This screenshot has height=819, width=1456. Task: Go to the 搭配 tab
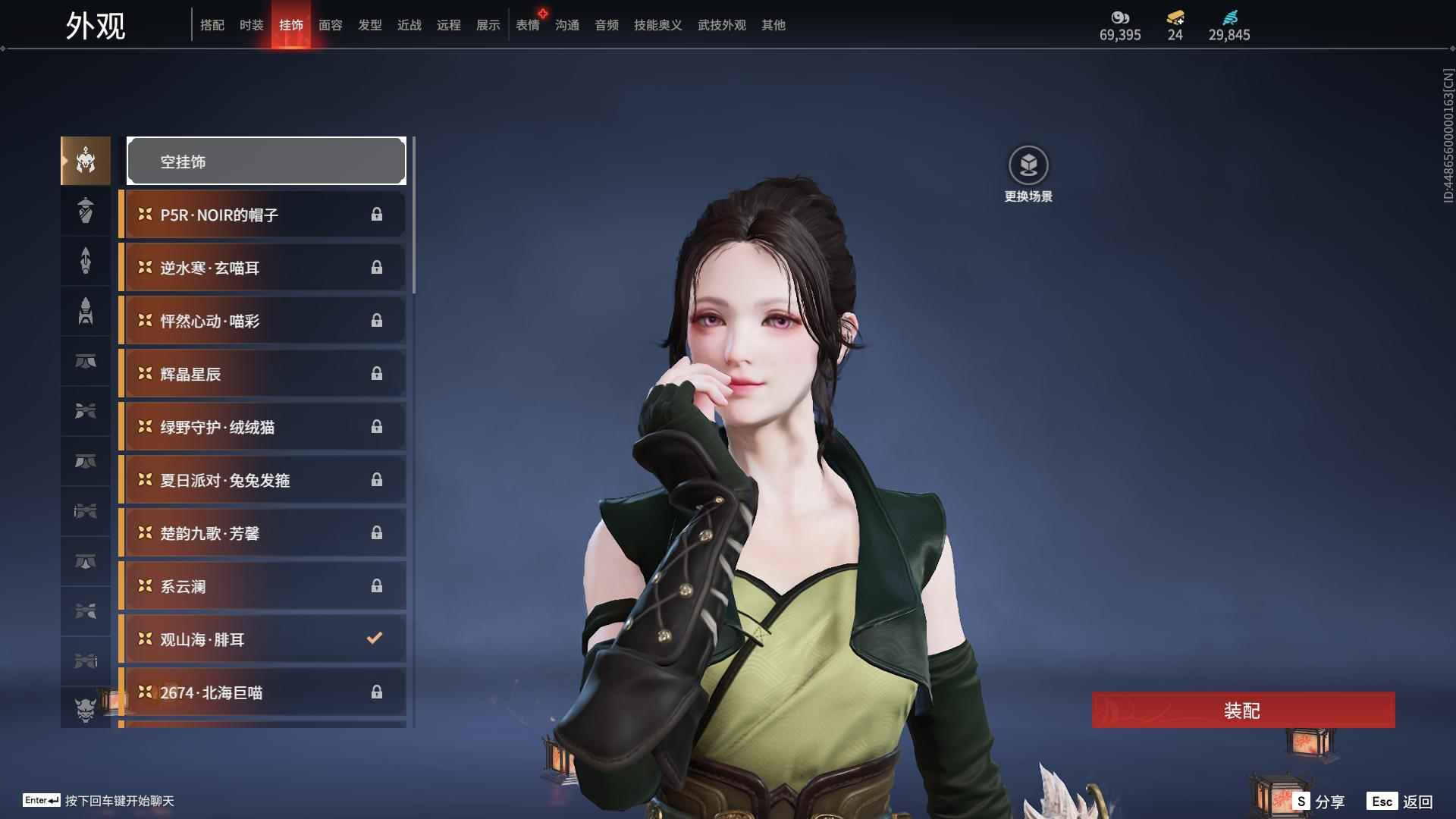point(212,25)
